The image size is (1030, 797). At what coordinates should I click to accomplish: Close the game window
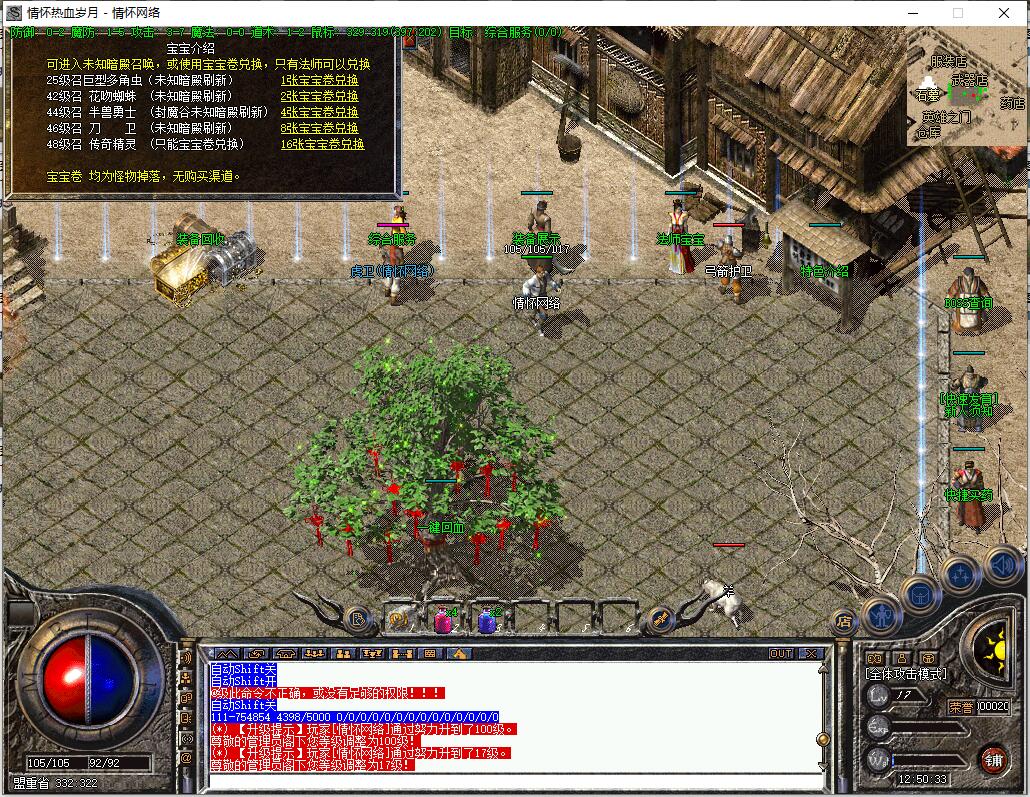1004,13
